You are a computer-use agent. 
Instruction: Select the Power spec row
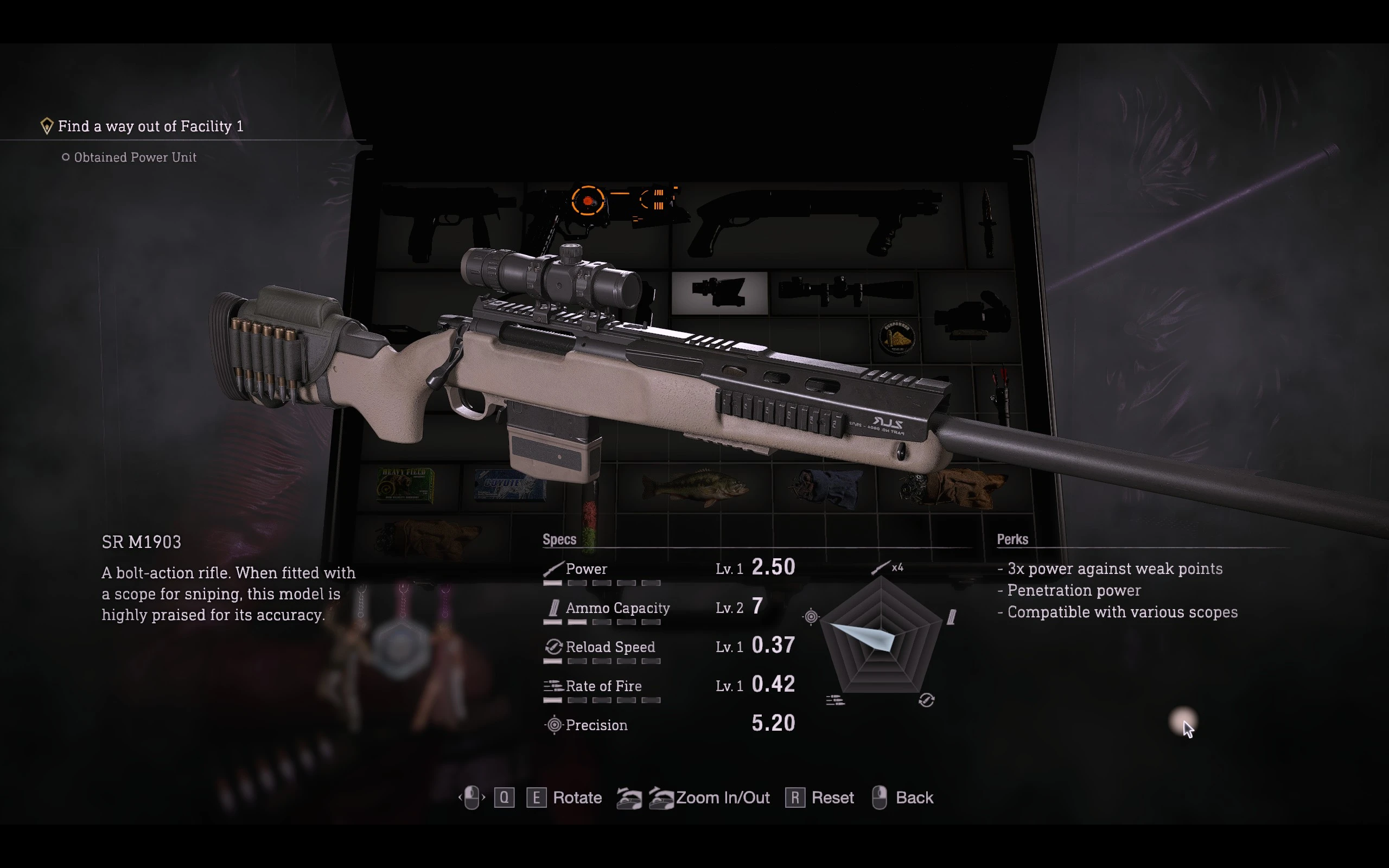(668, 570)
